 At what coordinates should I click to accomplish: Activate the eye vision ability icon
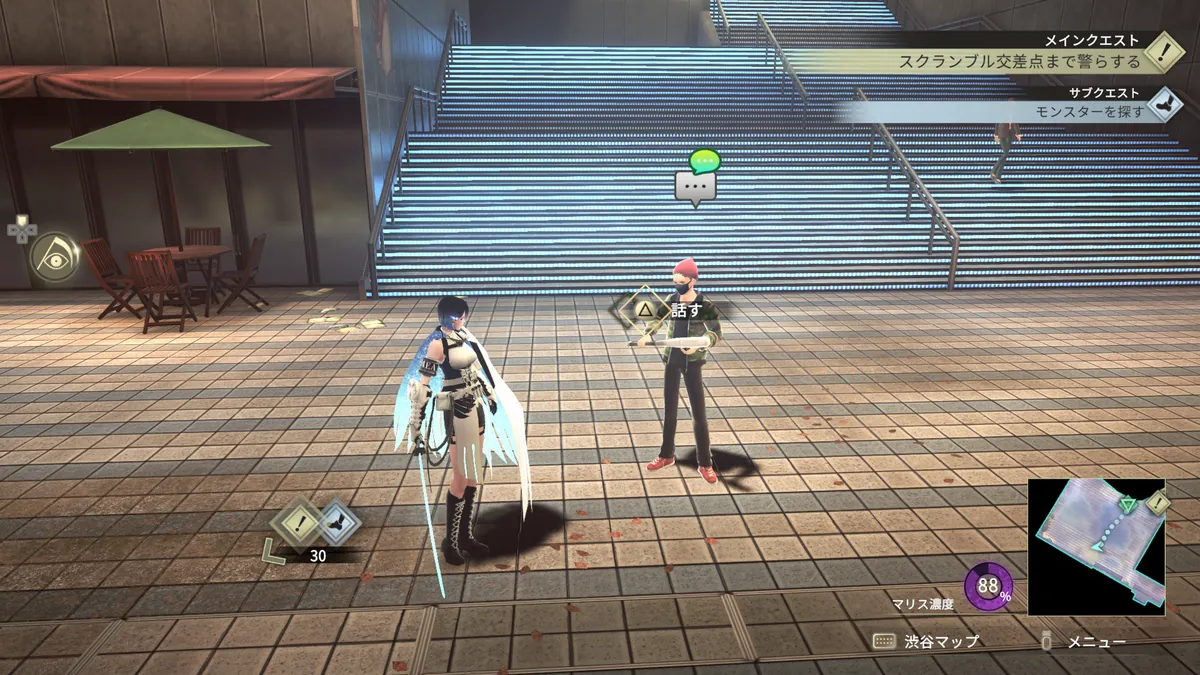click(54, 257)
